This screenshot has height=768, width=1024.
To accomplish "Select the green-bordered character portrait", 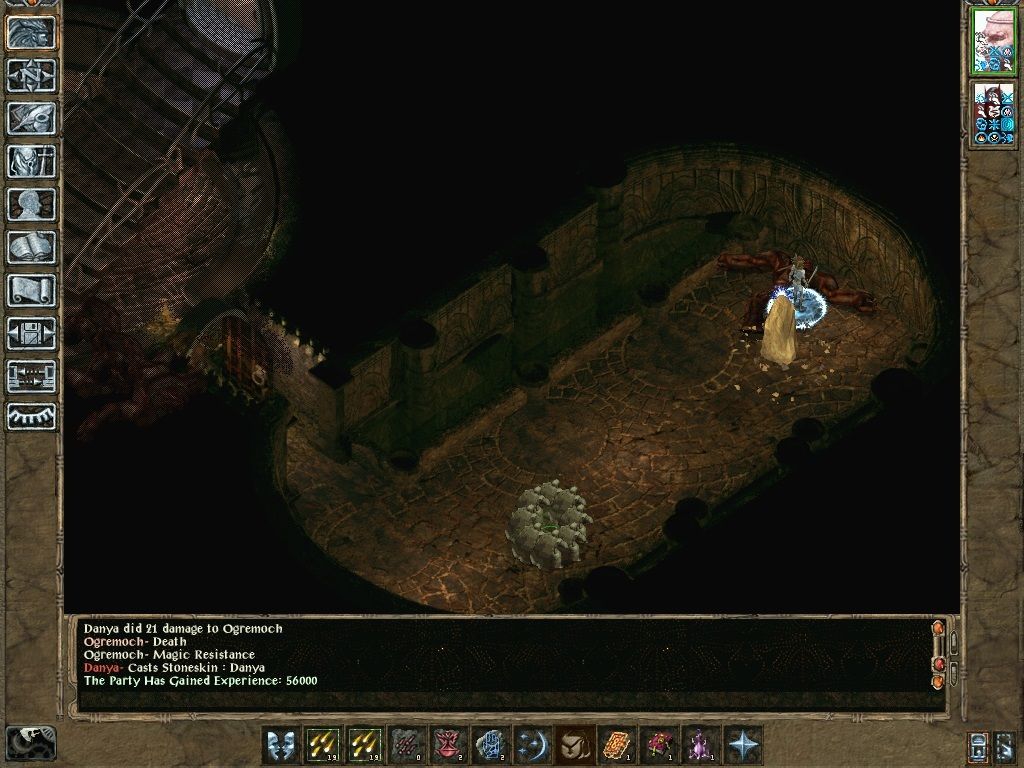I will [x=993, y=42].
